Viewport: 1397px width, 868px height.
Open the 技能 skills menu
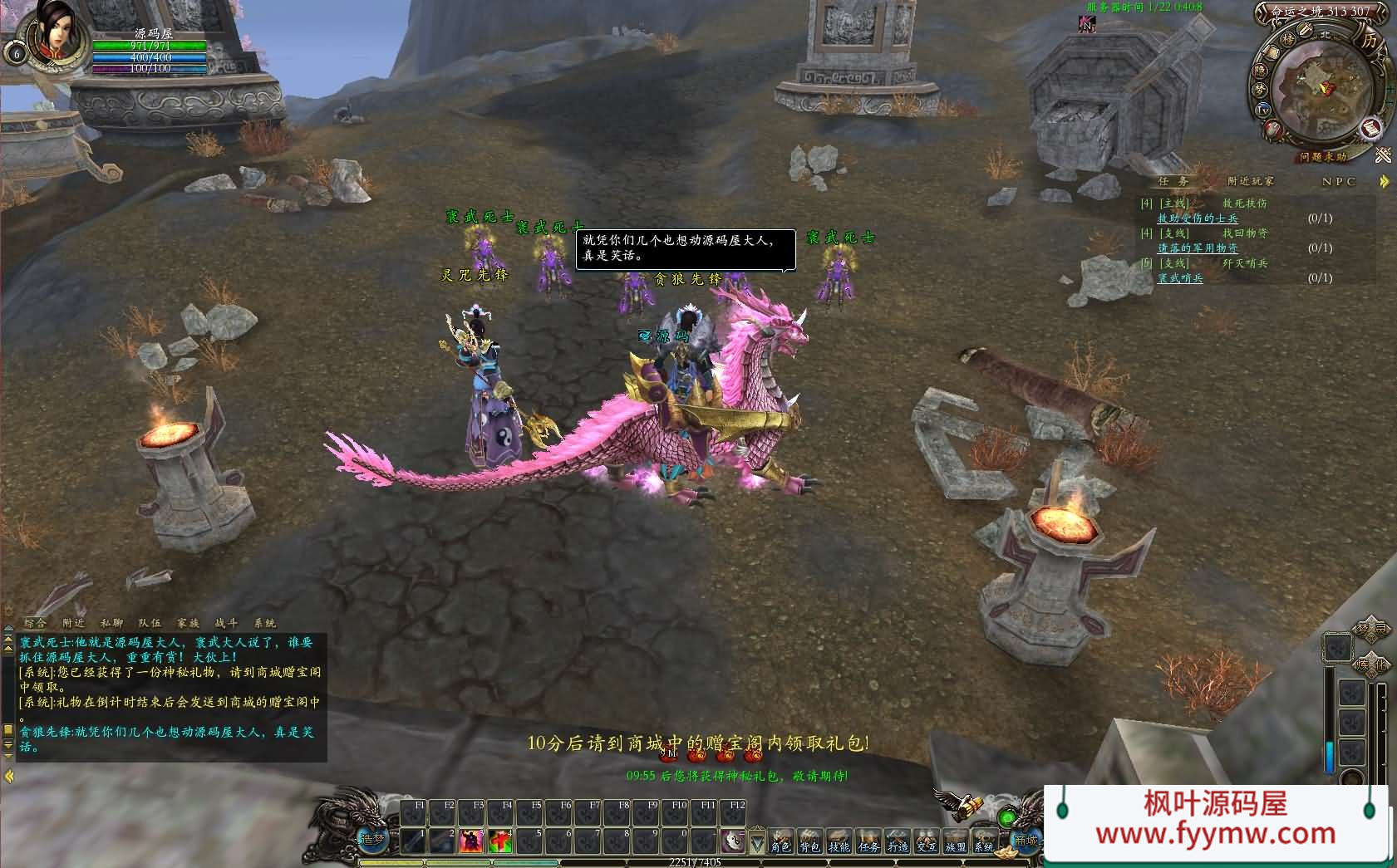839,842
